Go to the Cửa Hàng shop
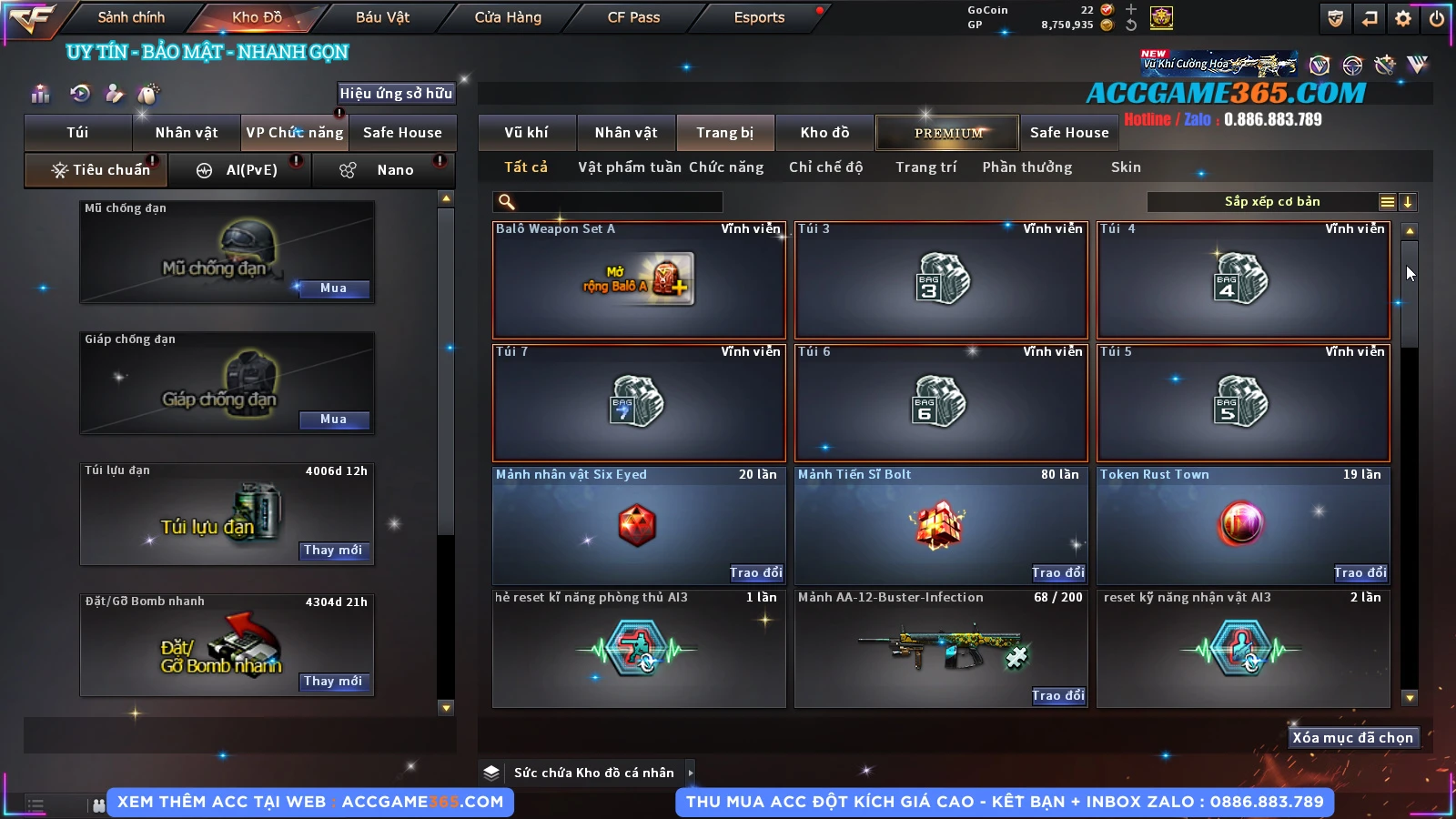 pos(508,17)
